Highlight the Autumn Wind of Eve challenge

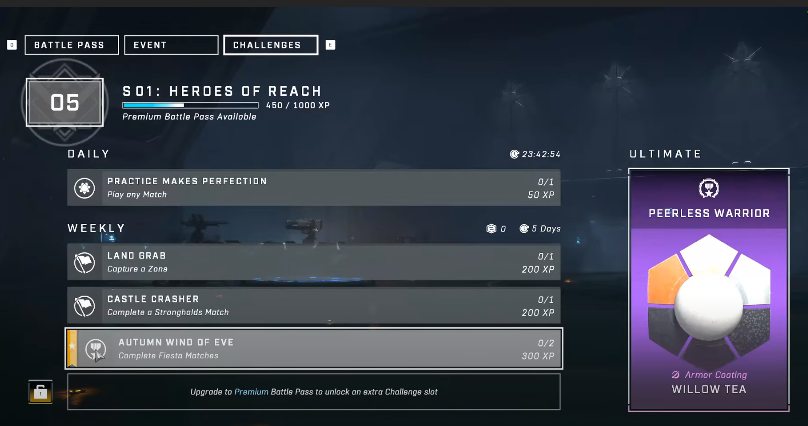[314, 348]
